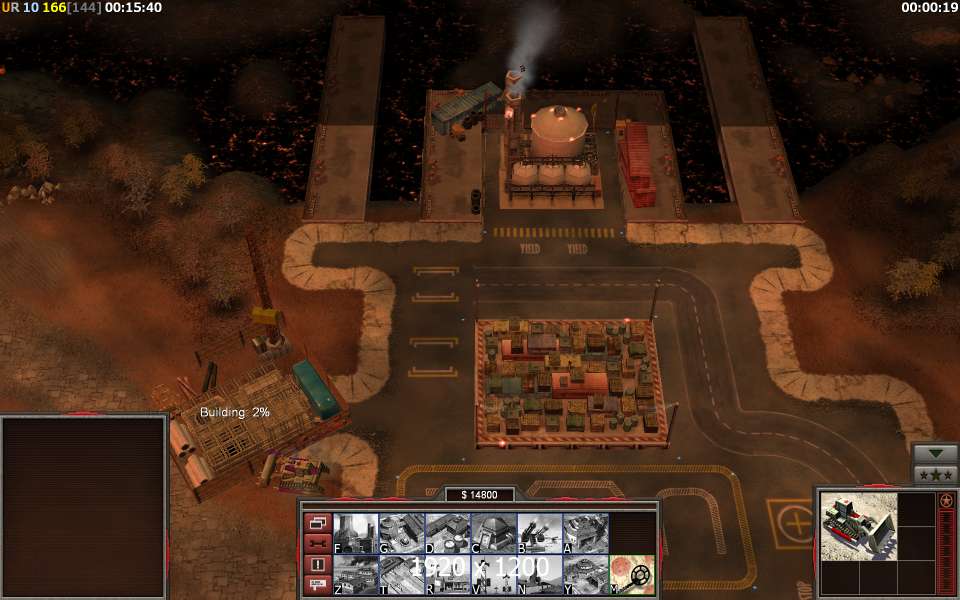This screenshot has height=600, width=960.
Task: Pick the build icon labeled T
Action: (401, 575)
